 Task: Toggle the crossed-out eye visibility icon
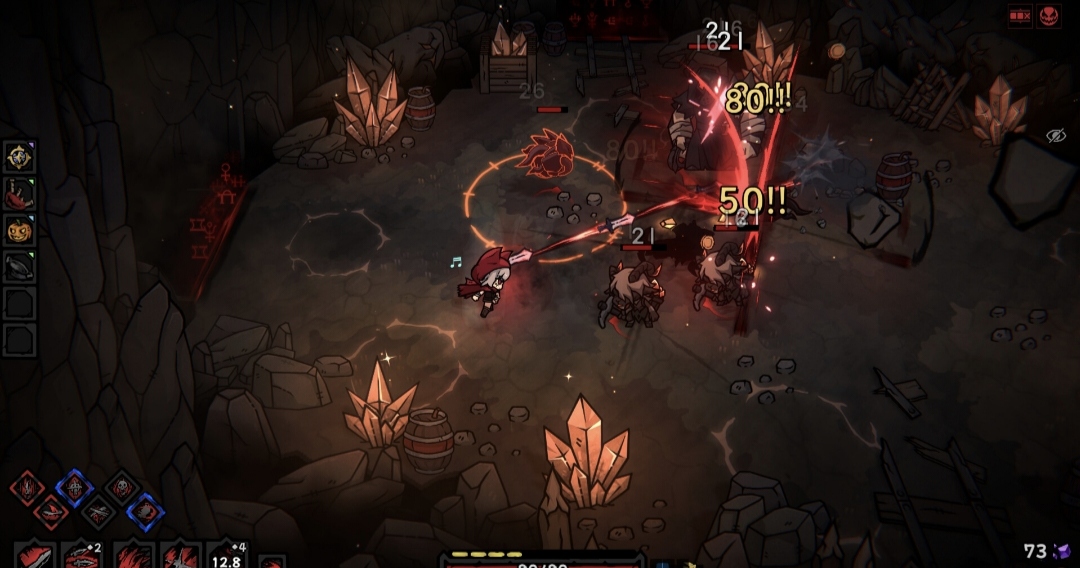(x=1056, y=135)
